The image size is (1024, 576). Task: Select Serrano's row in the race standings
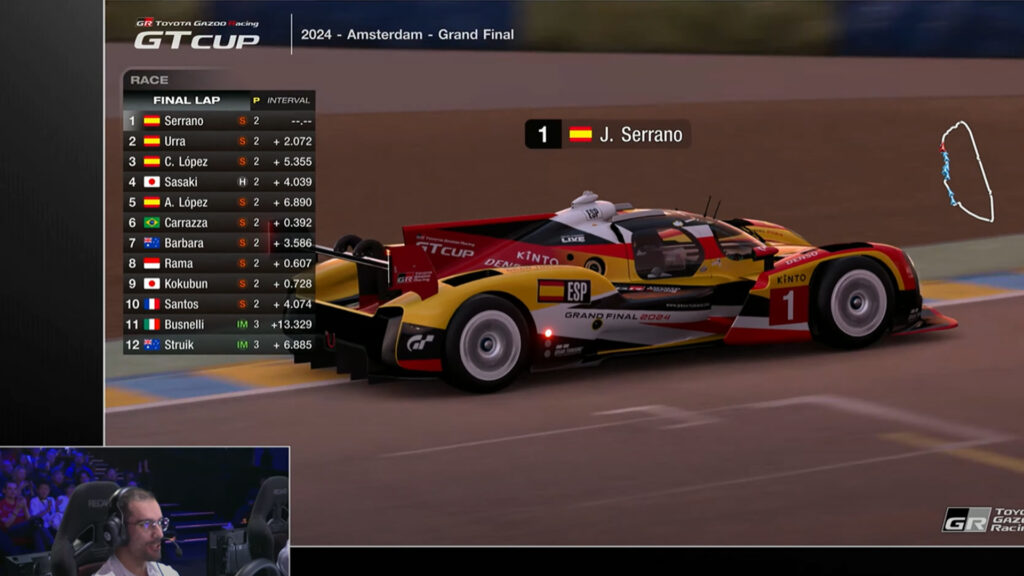tap(218, 121)
